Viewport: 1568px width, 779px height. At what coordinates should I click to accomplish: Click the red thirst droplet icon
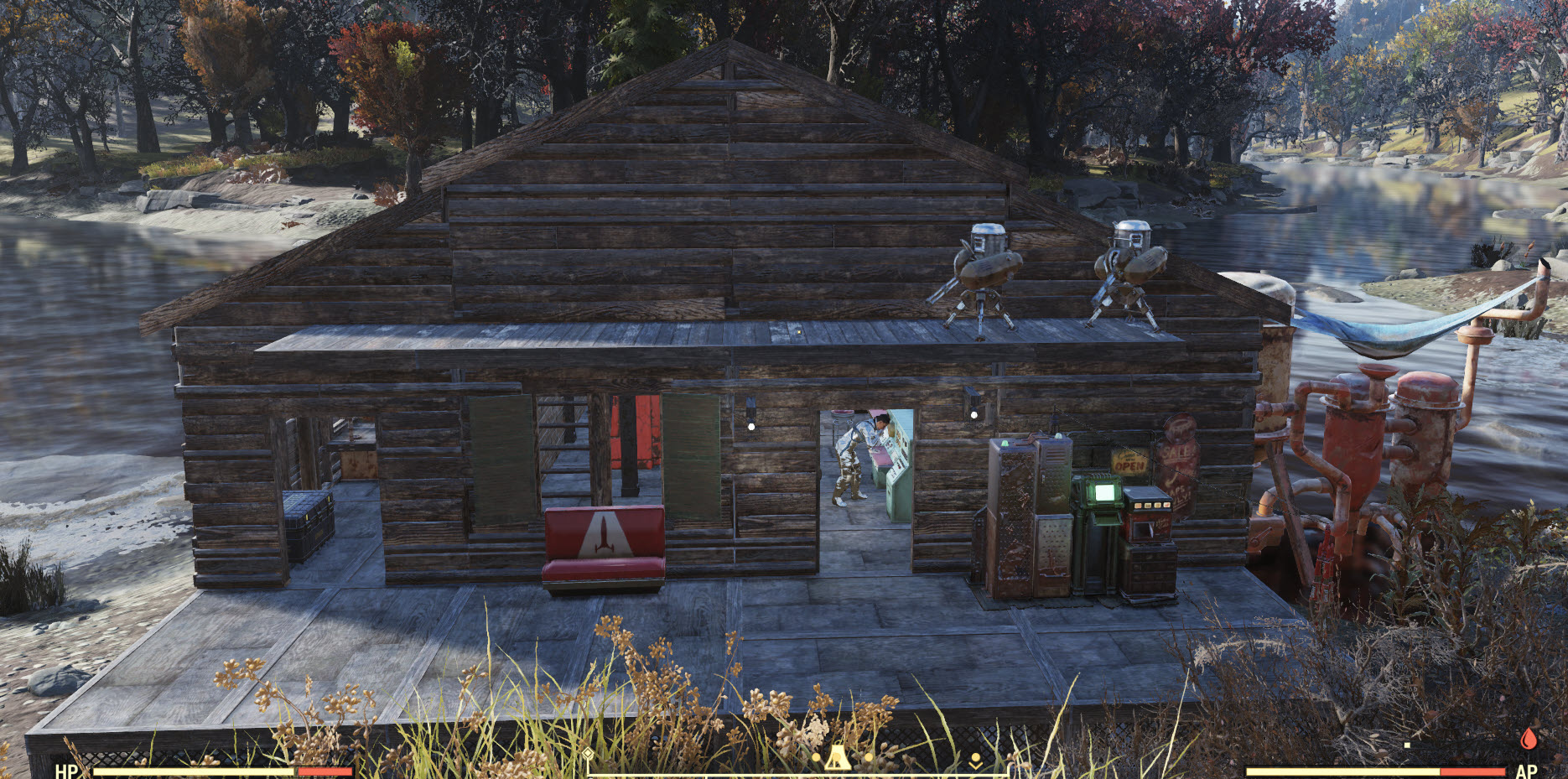pos(1528,738)
